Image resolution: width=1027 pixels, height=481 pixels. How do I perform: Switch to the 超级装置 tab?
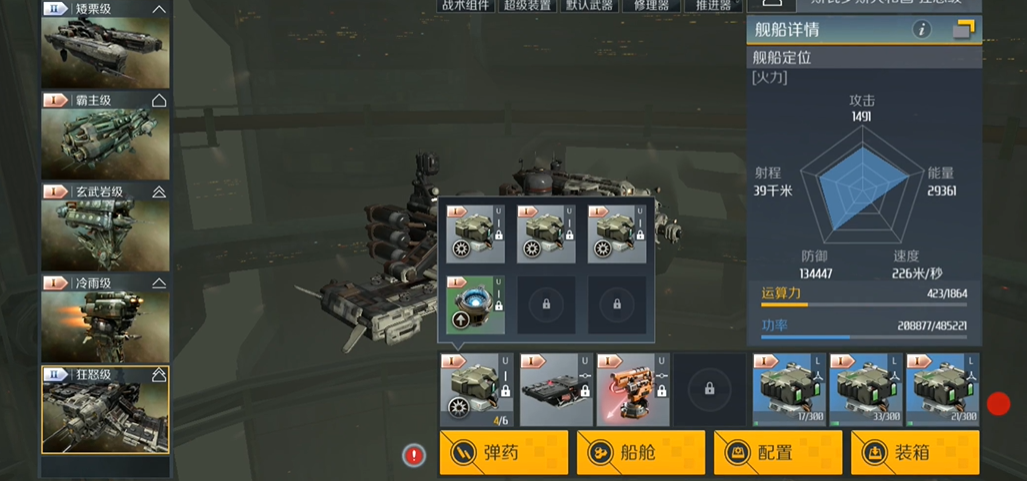pos(528,5)
